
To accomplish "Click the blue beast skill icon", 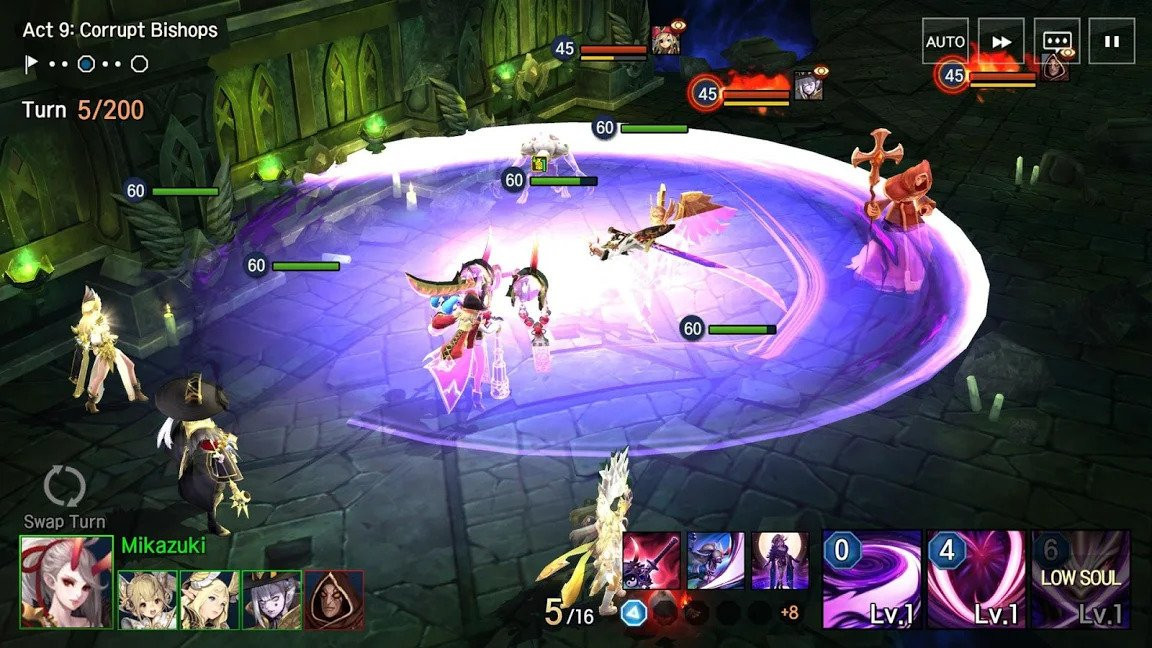I will pos(716,560).
